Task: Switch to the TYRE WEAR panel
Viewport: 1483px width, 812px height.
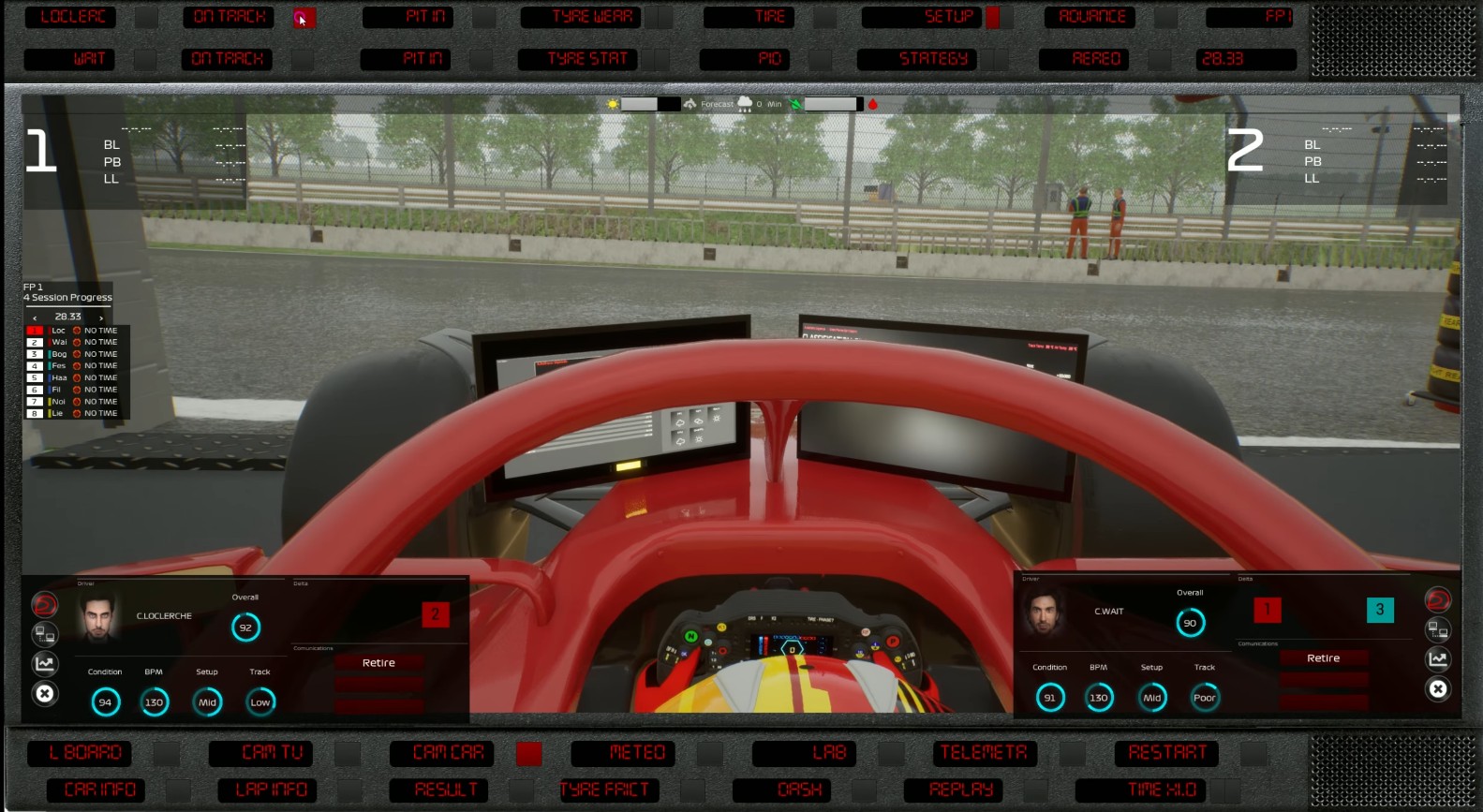Action: pos(579,16)
